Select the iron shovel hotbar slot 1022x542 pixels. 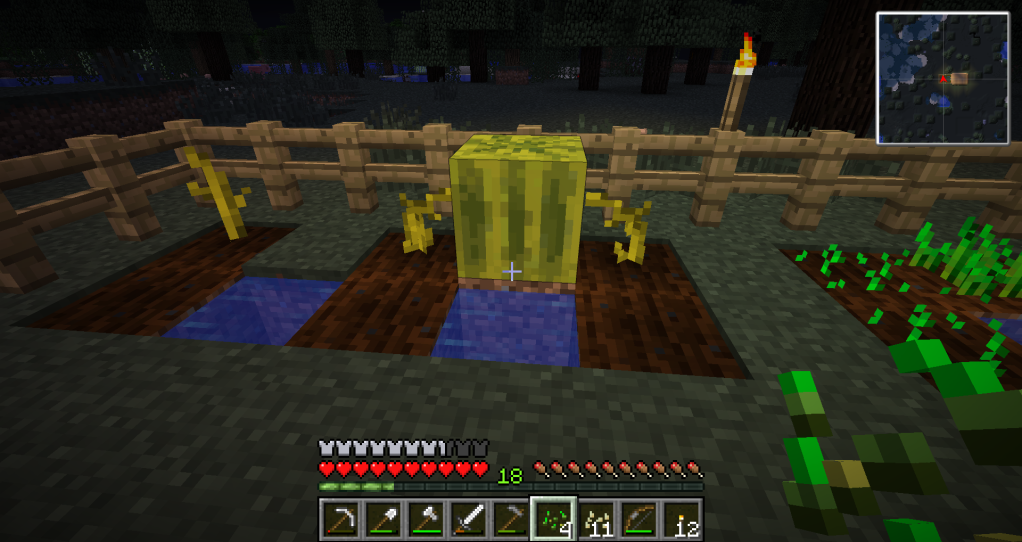tap(384, 518)
